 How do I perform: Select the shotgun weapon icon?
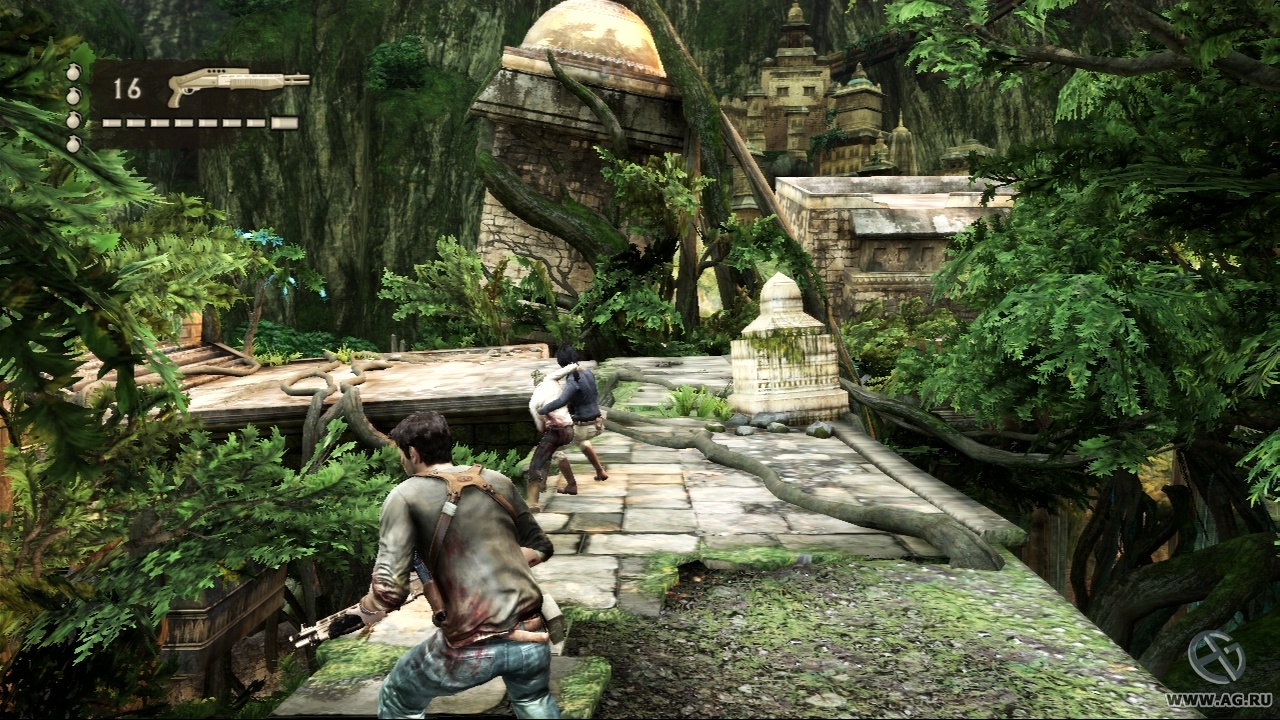[237, 84]
